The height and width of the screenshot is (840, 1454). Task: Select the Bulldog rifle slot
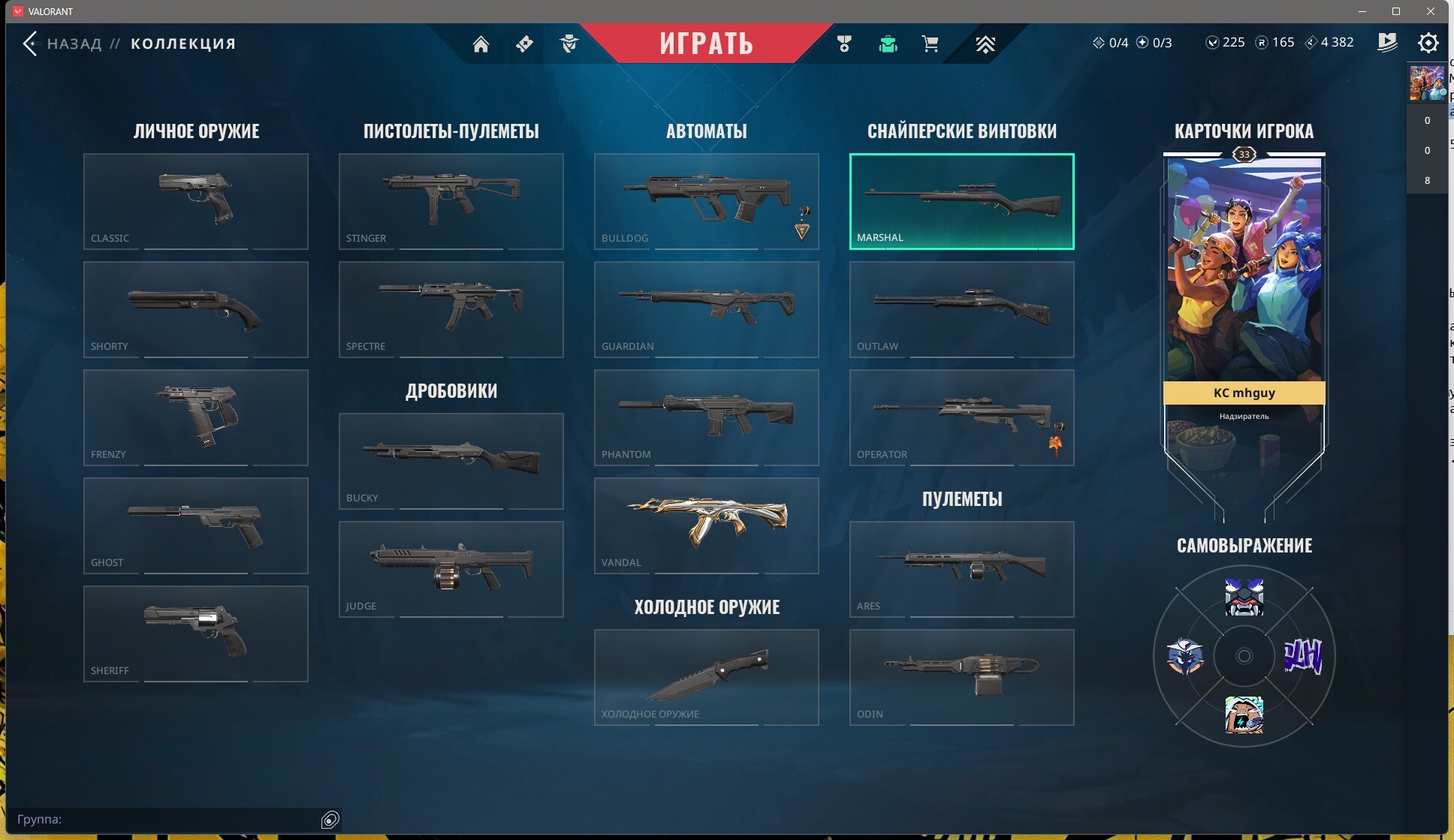pyautogui.click(x=706, y=200)
